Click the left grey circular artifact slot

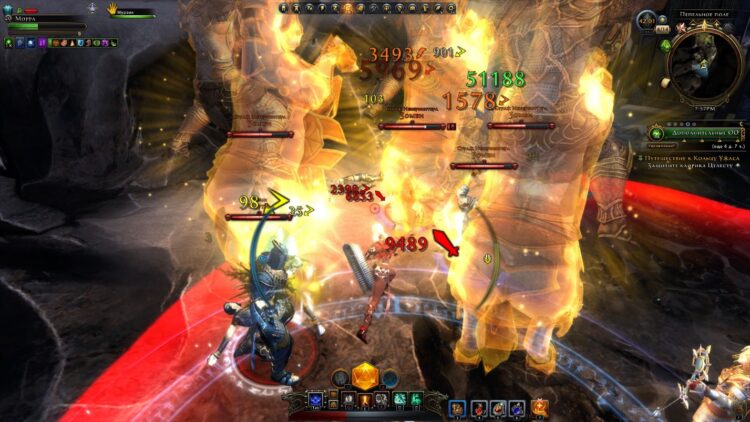click(x=341, y=378)
